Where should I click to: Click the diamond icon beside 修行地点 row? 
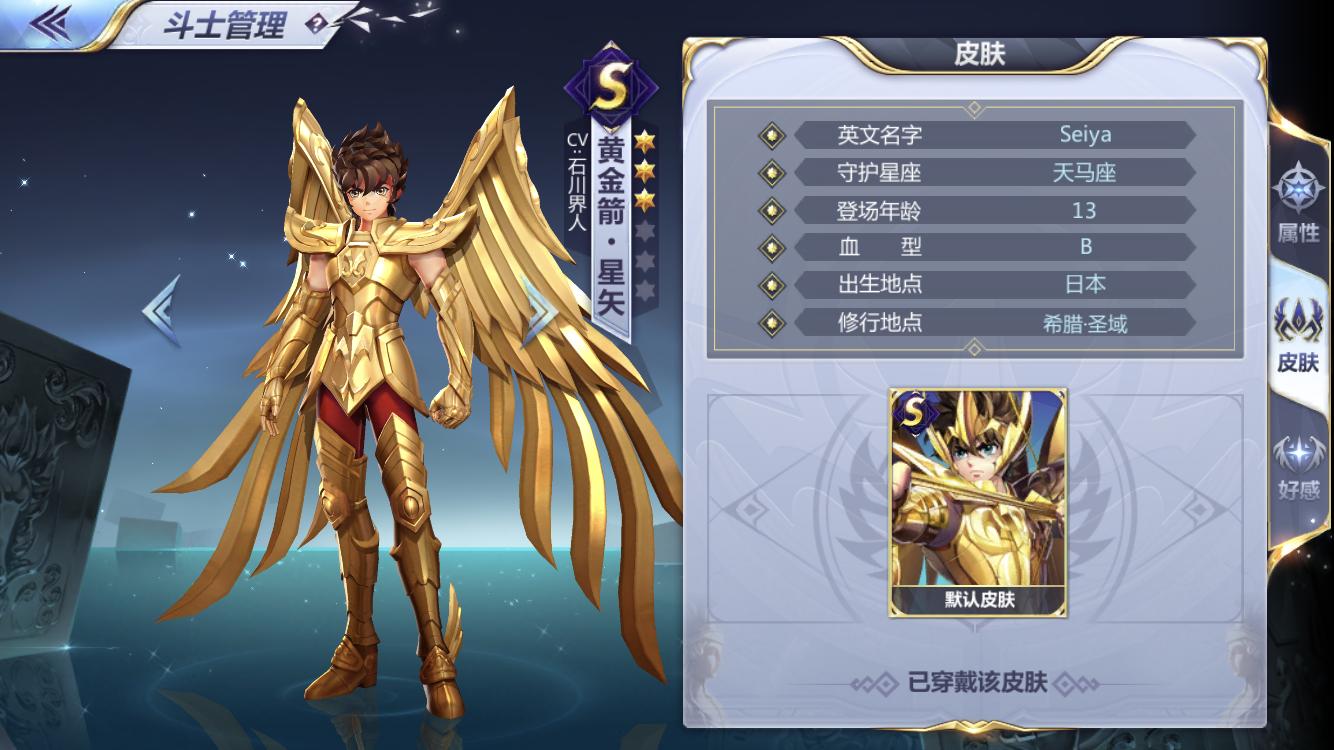tap(770, 322)
